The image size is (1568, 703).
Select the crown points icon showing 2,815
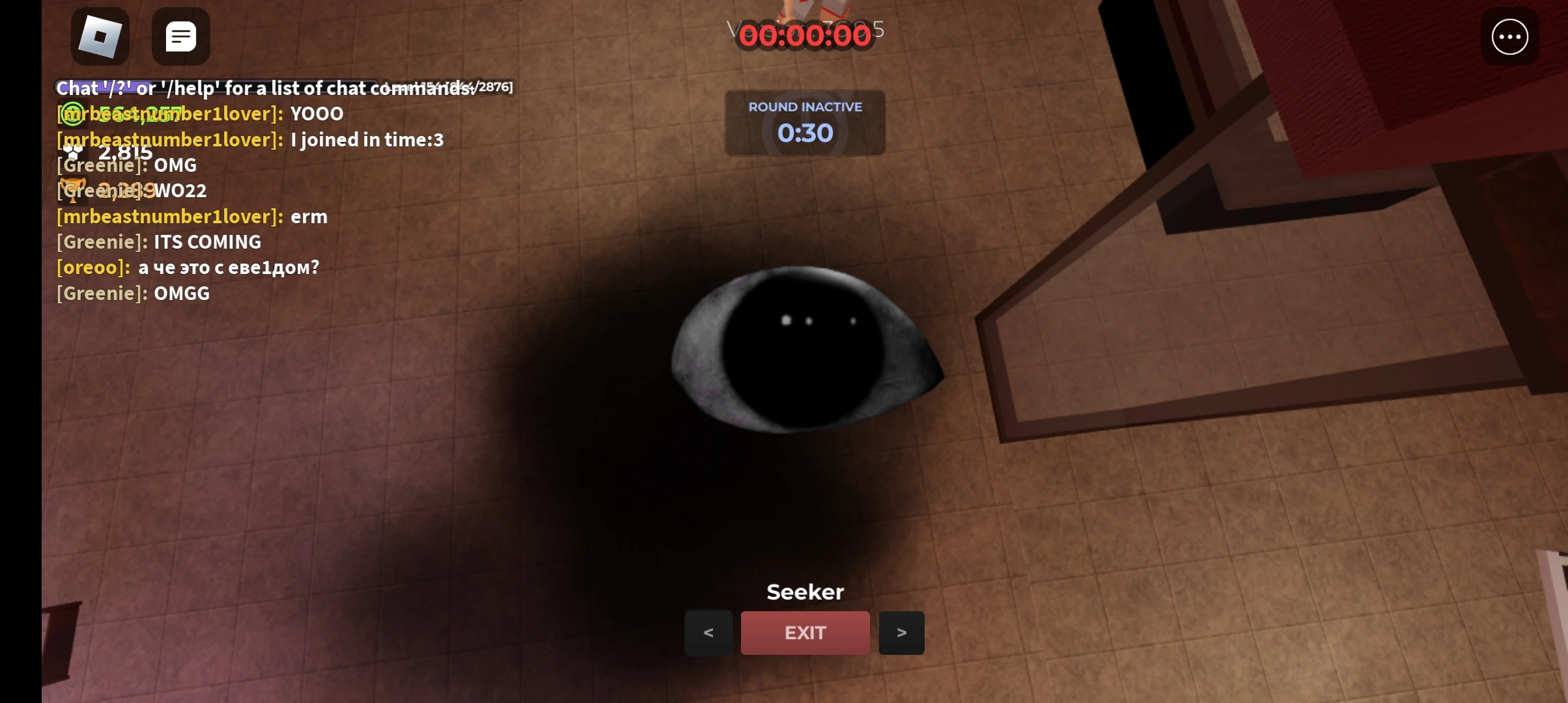coord(73,152)
